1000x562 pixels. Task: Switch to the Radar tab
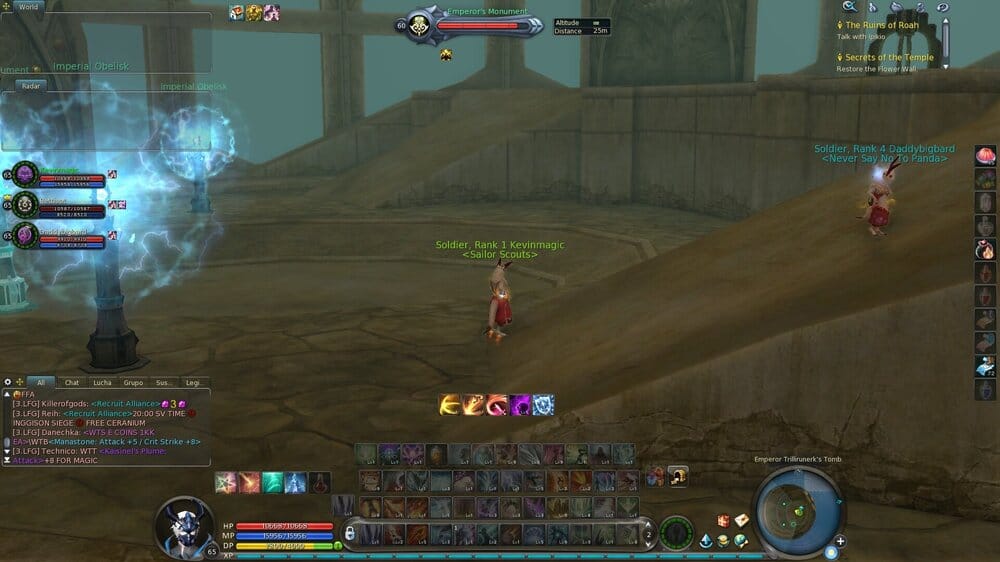coord(30,86)
